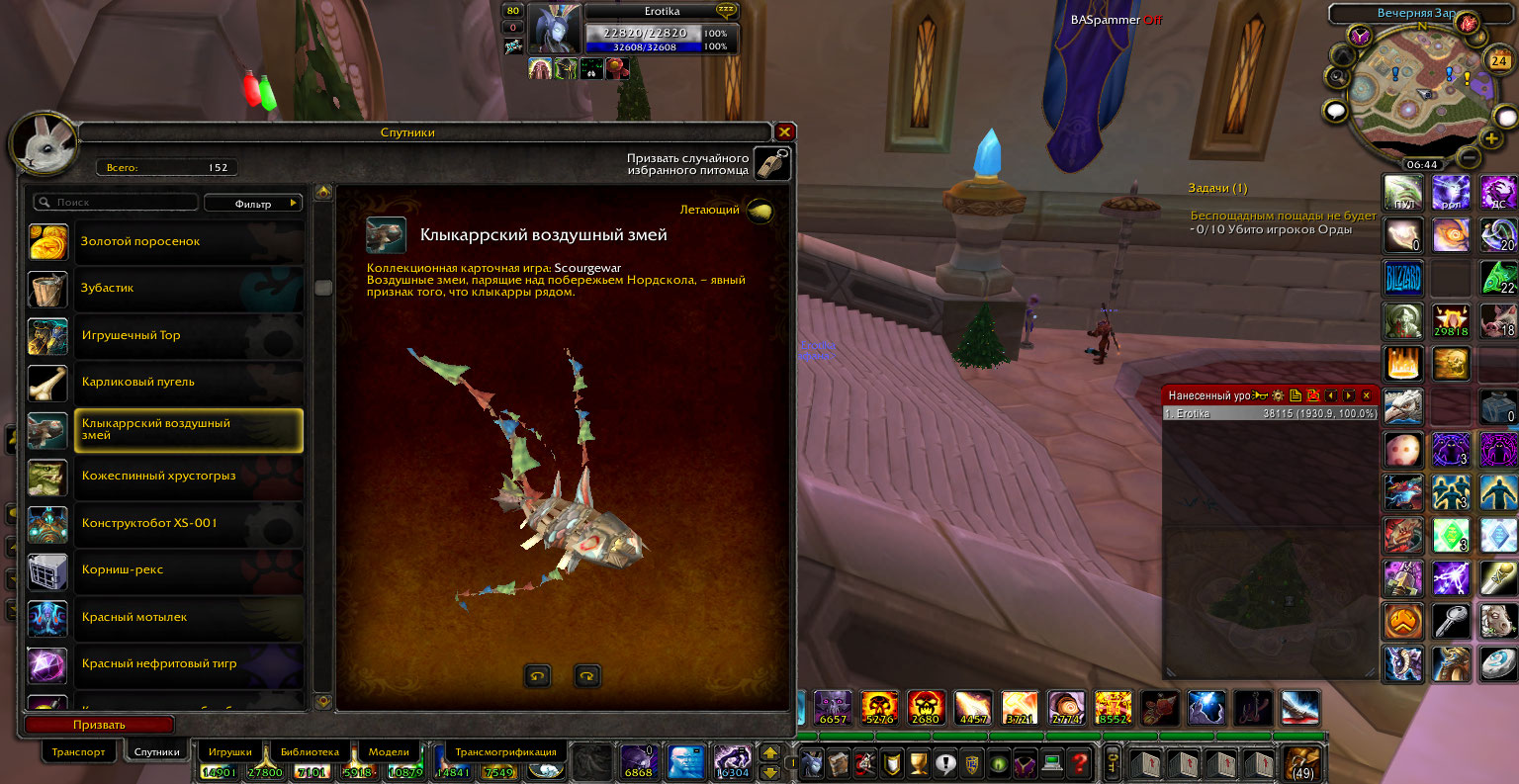Viewport: 1519px width, 784px height.
Task: Click the next segment arrow on damage meter
Action: 1349,394
